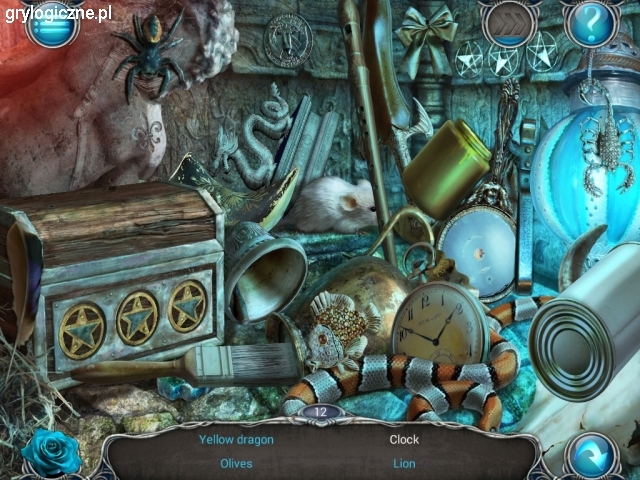Select "Lion" in the item list
Image resolution: width=640 pixels, height=480 pixels.
404,463
